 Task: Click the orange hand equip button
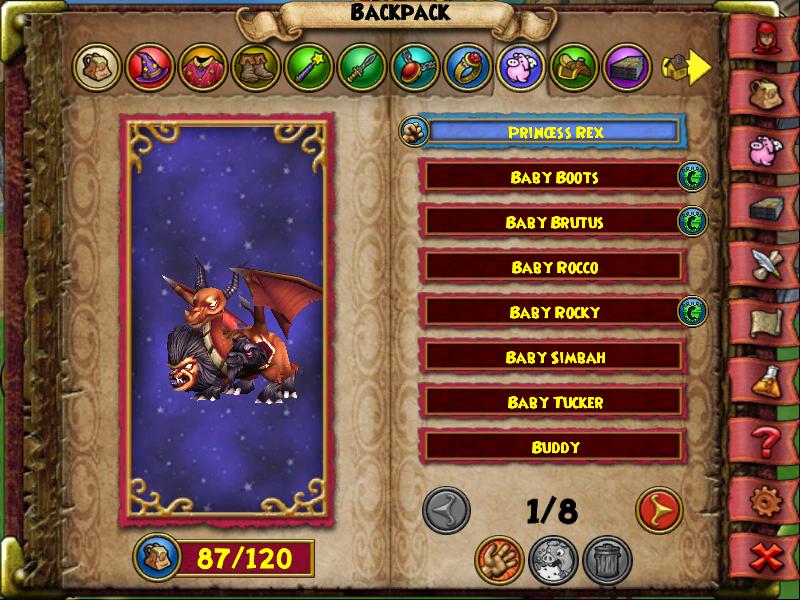tap(499, 558)
